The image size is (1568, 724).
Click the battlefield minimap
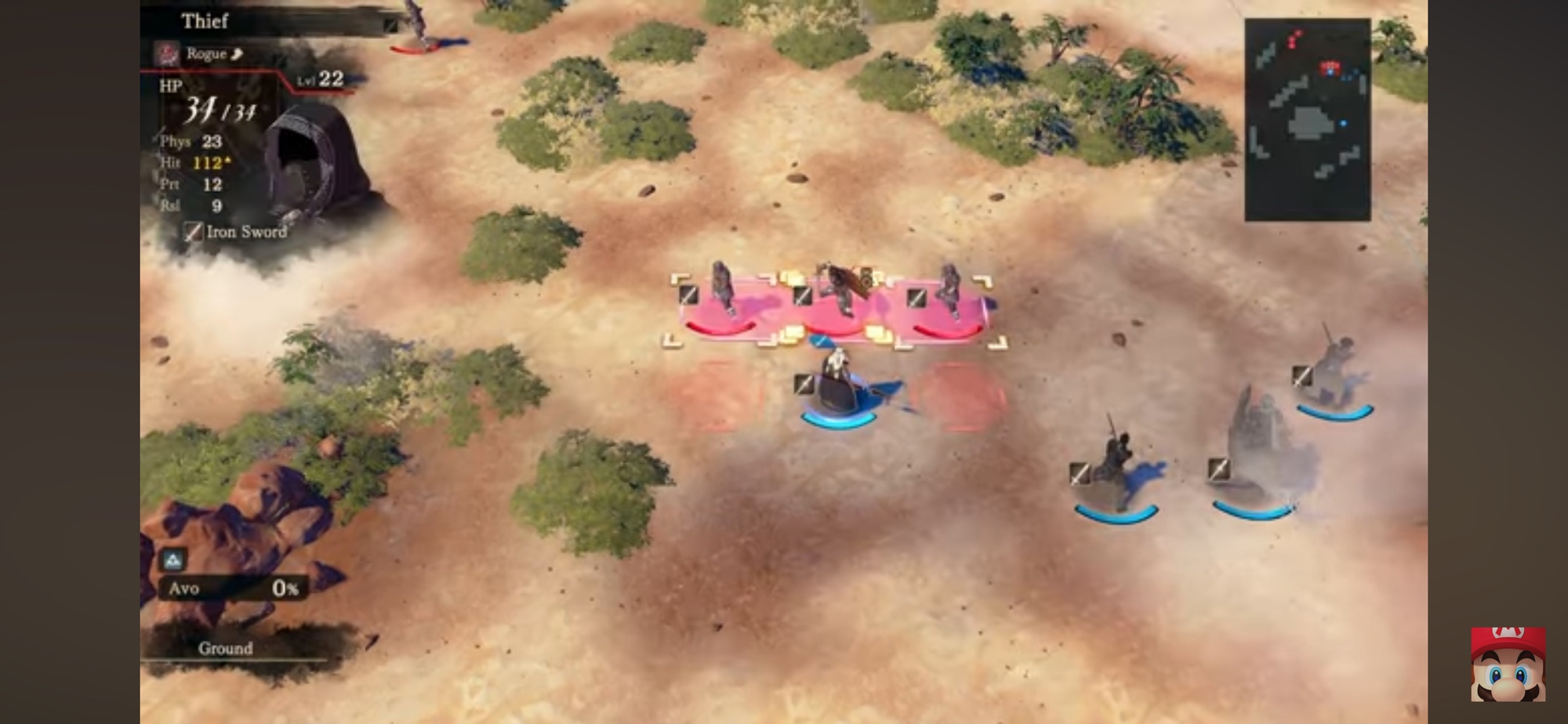[x=1307, y=119]
